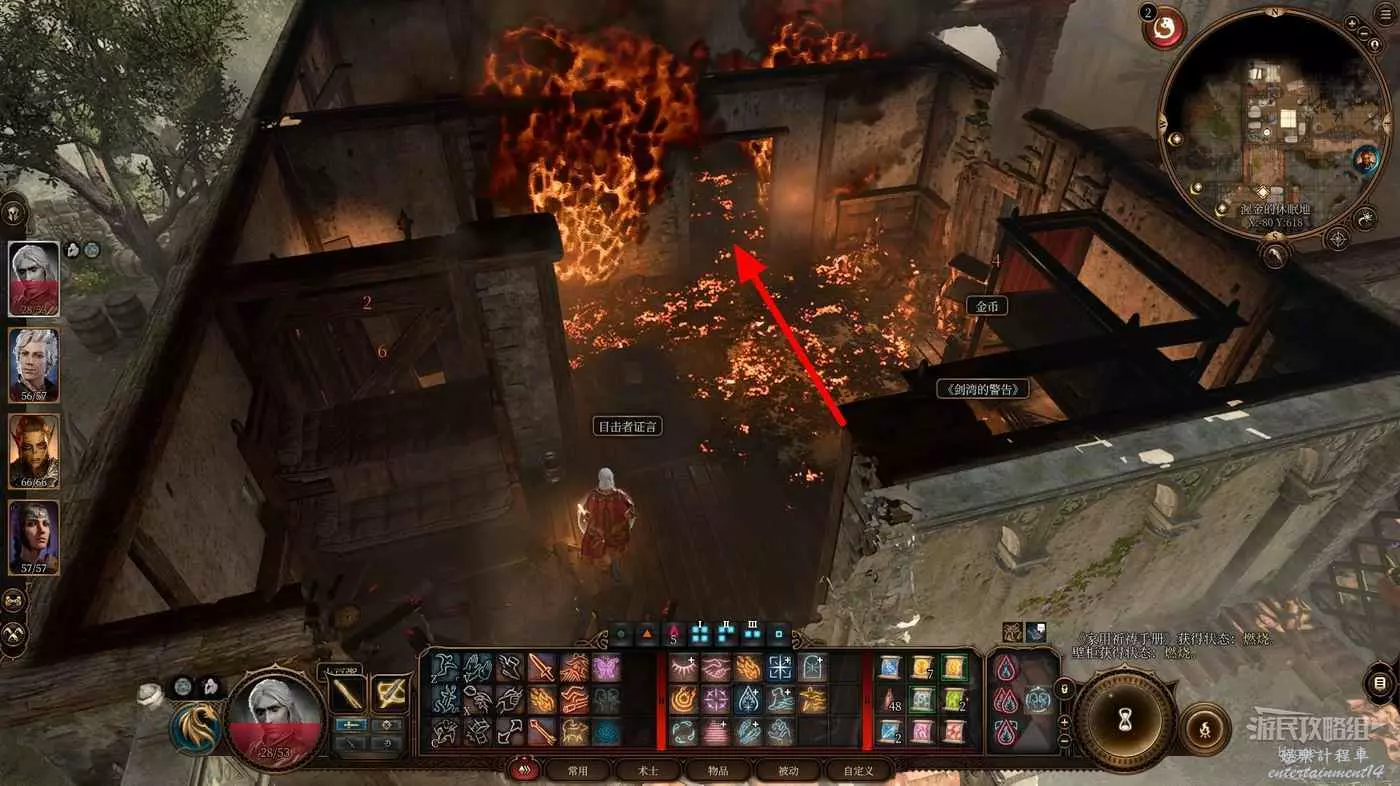Select the white-haired first party portrait
This screenshot has height=786, width=1400.
[x=34, y=277]
